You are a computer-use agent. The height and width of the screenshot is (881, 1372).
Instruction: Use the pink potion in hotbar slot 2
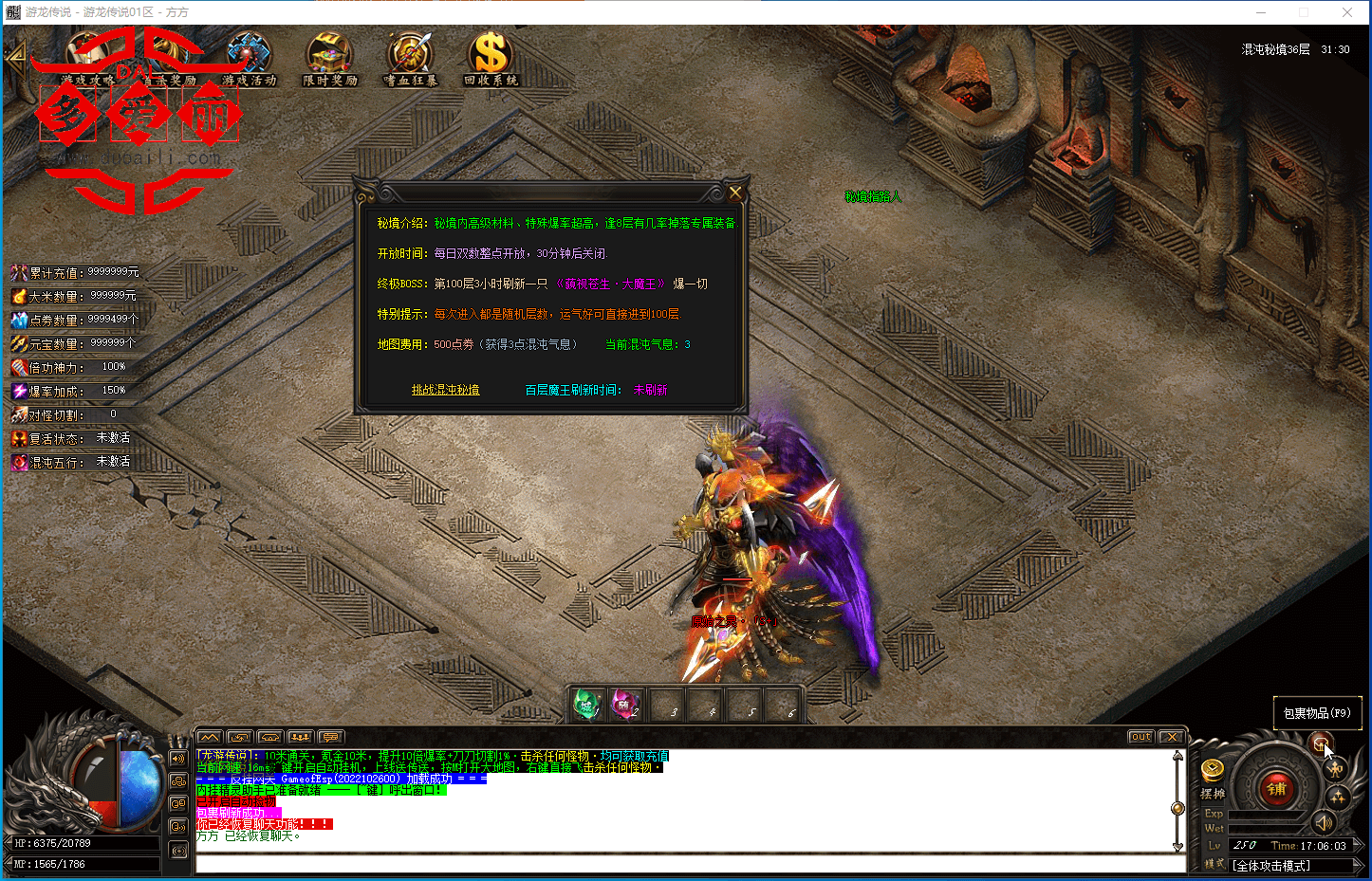(625, 706)
